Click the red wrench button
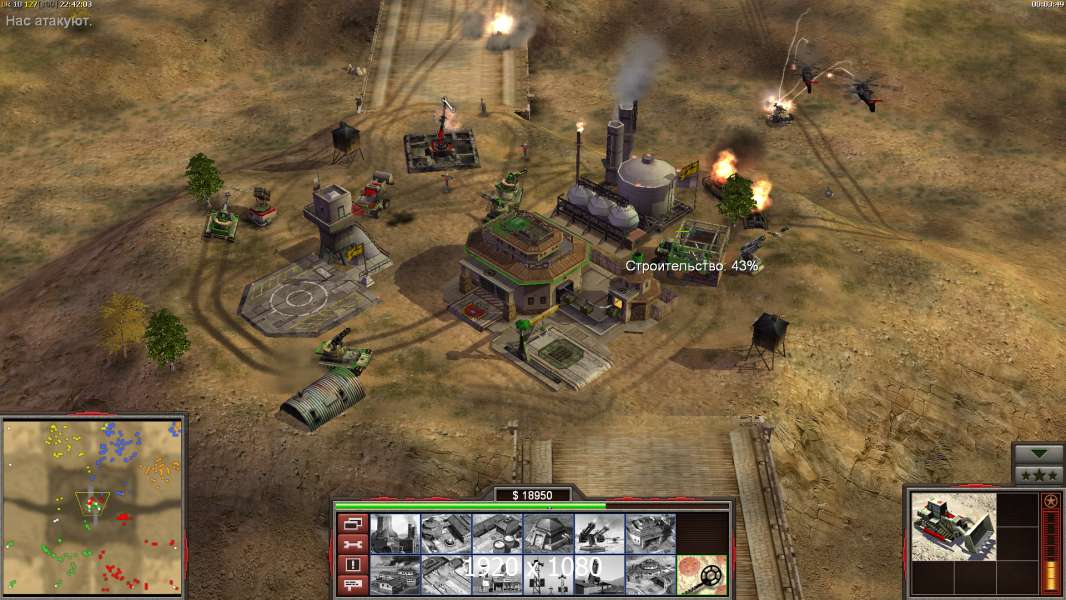 (x=351, y=544)
